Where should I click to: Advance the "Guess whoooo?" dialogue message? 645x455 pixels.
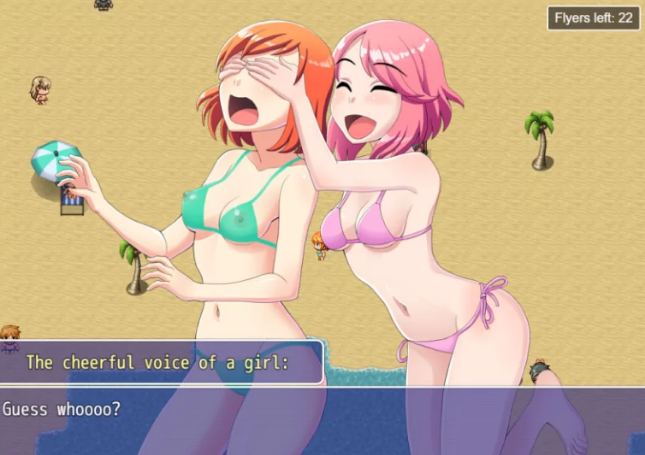pos(322,420)
